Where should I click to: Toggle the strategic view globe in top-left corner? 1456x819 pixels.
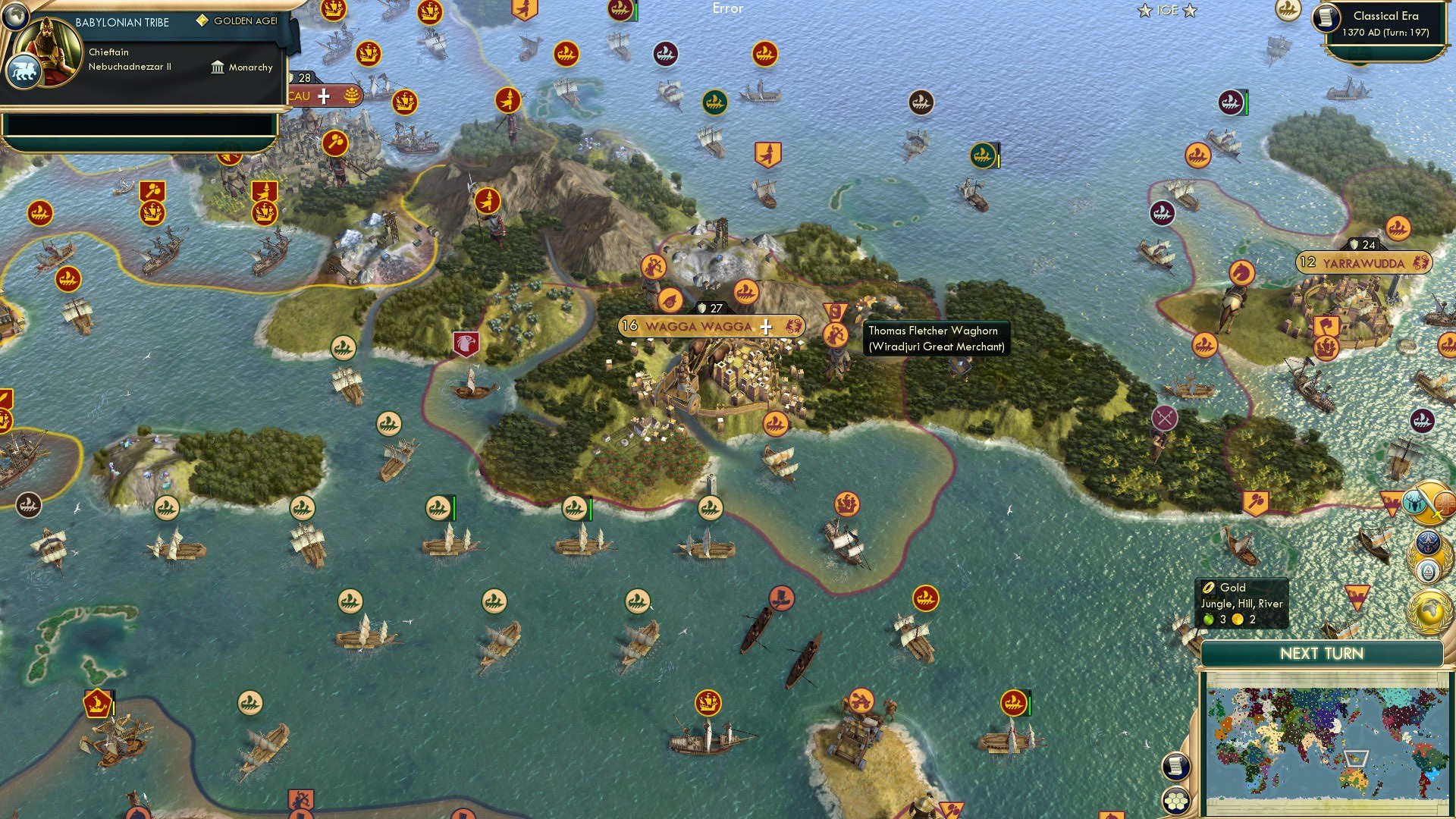pyautogui.click(x=16, y=17)
